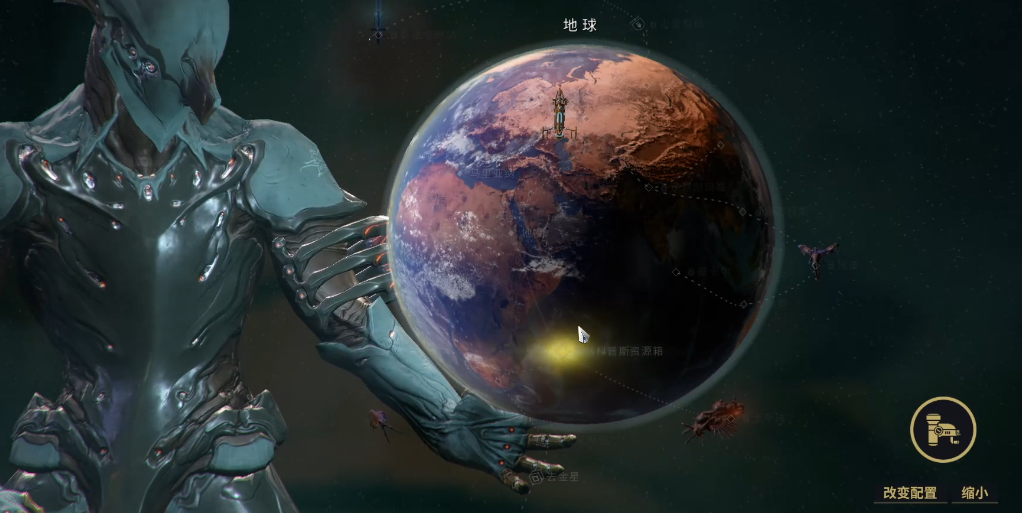1022x513 pixels.
Task: Select the 缩小 (zoom out) button
Action: [974, 492]
